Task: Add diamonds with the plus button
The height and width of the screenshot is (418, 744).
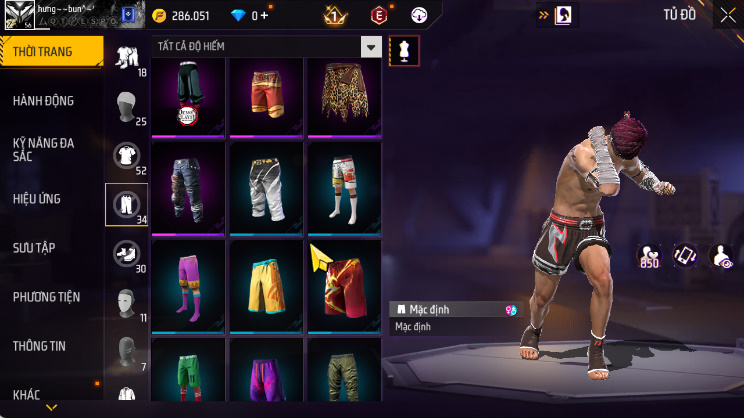Action: [x=264, y=16]
